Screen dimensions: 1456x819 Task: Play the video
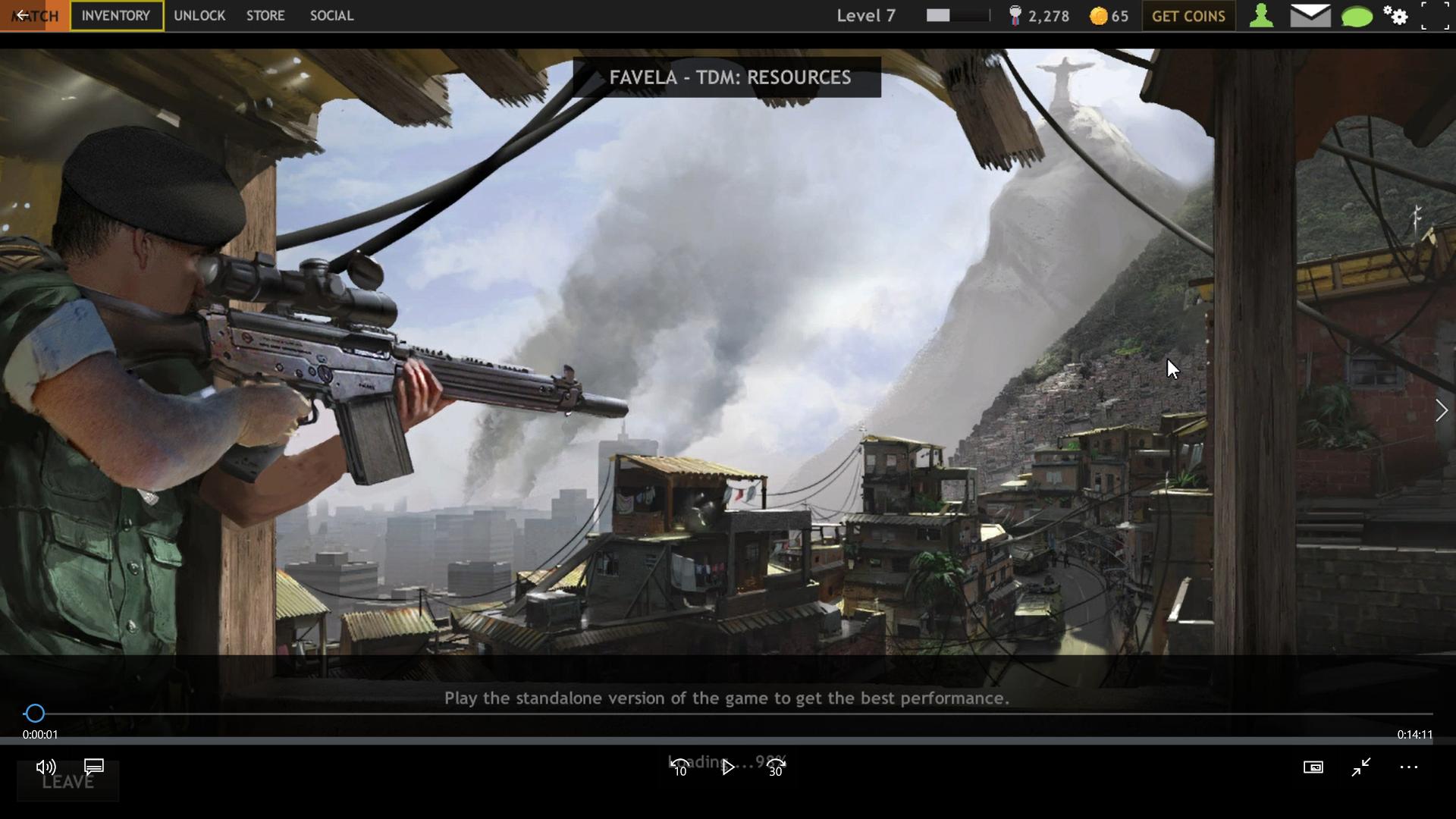click(728, 767)
